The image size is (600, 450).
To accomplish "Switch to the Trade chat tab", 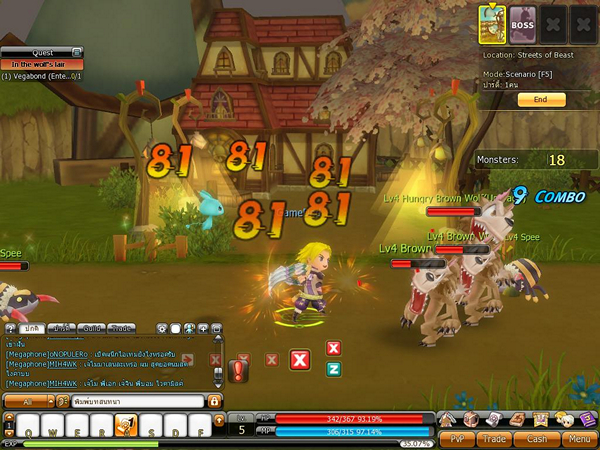I will pos(122,328).
